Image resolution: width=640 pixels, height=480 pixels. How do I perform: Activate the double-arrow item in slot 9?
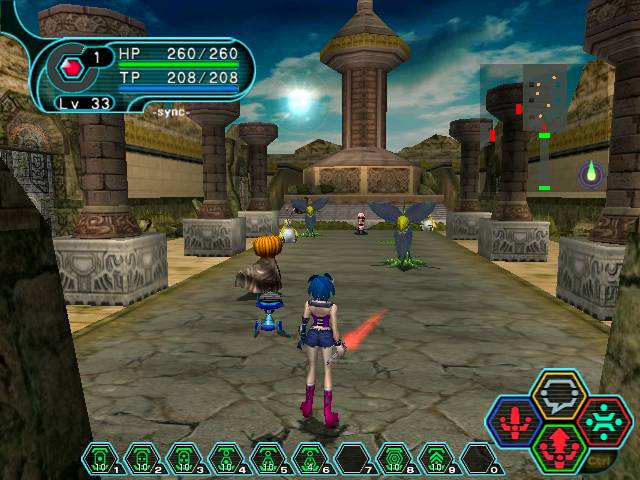(x=436, y=459)
